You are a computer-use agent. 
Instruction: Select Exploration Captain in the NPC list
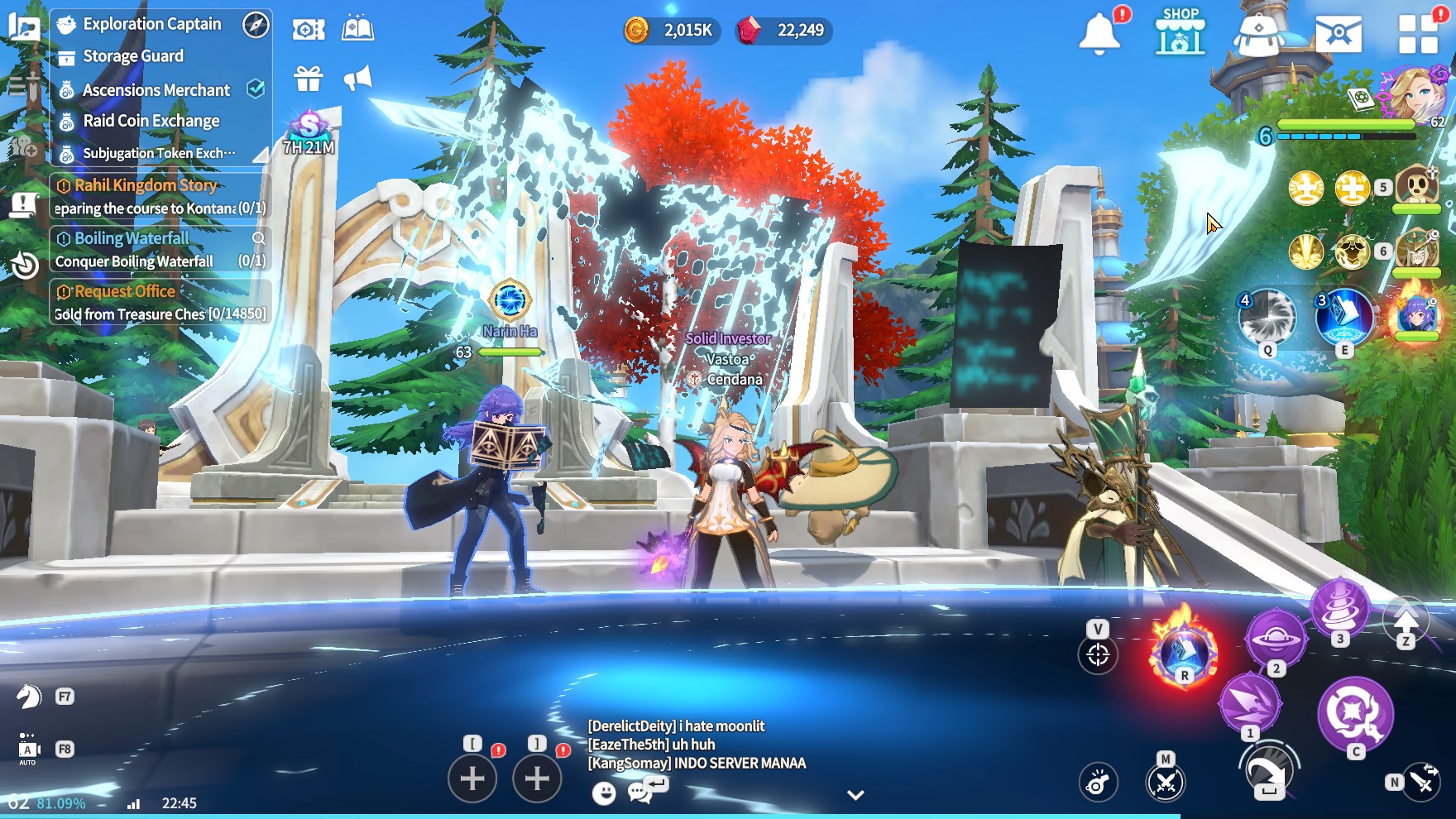pos(151,24)
